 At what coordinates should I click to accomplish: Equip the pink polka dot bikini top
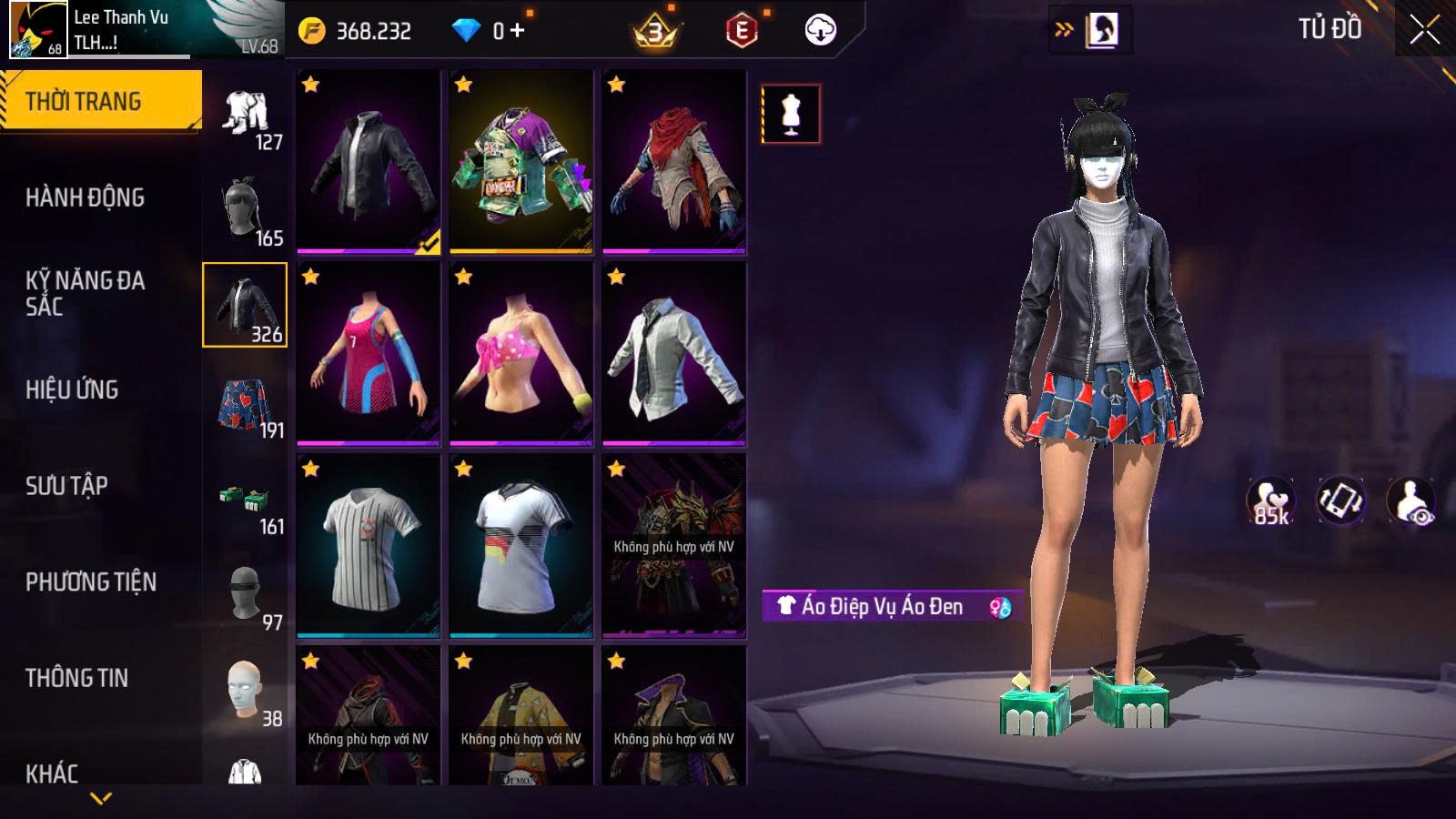pos(521,354)
